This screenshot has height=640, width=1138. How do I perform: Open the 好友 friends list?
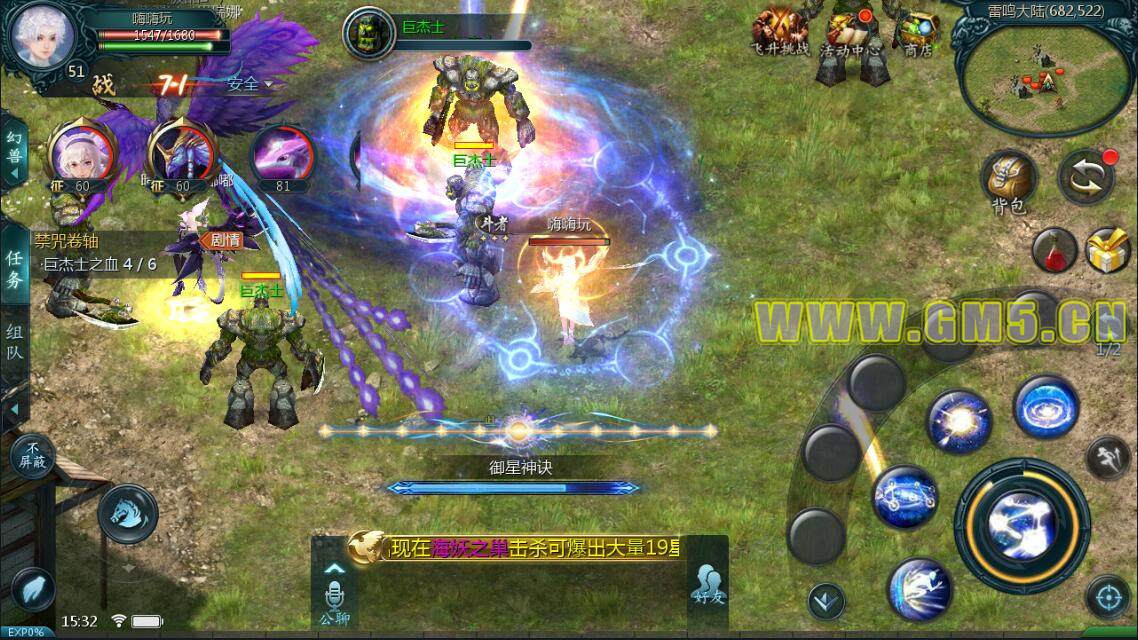click(x=706, y=585)
